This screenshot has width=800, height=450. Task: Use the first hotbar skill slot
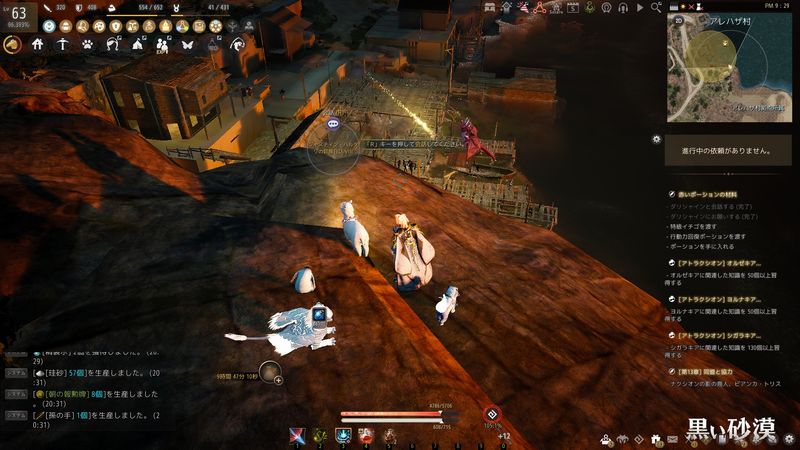point(298,435)
